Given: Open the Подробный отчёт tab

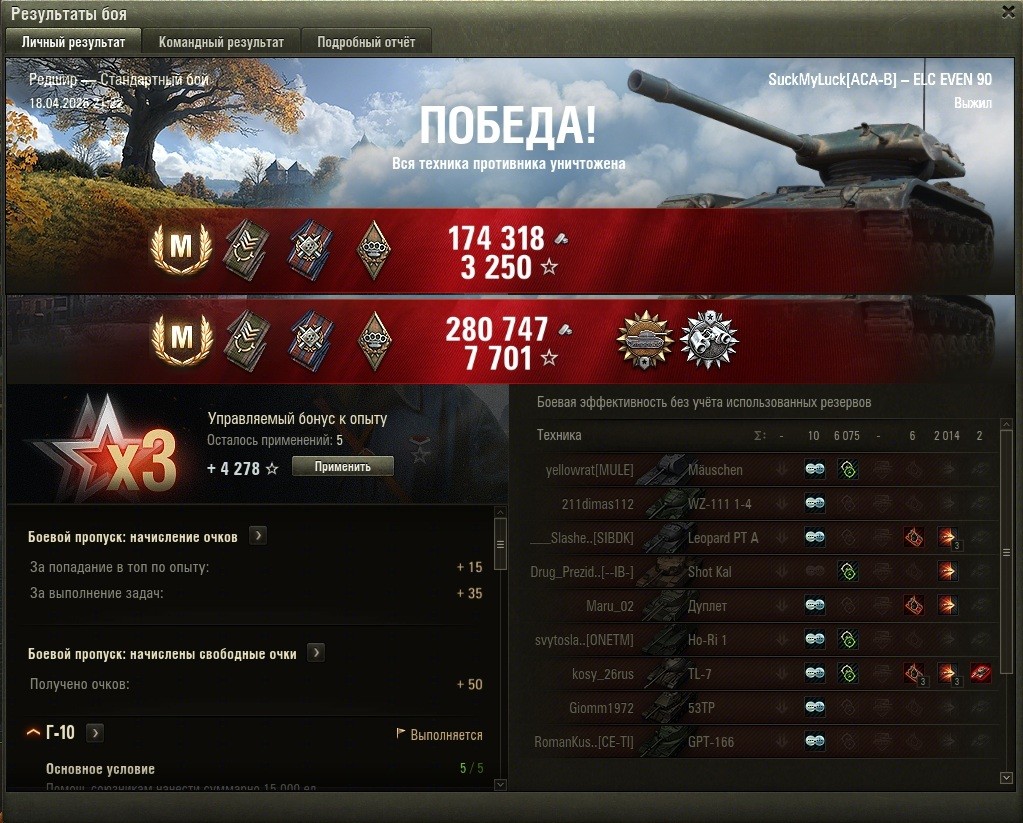Looking at the screenshot, I should [x=366, y=42].
